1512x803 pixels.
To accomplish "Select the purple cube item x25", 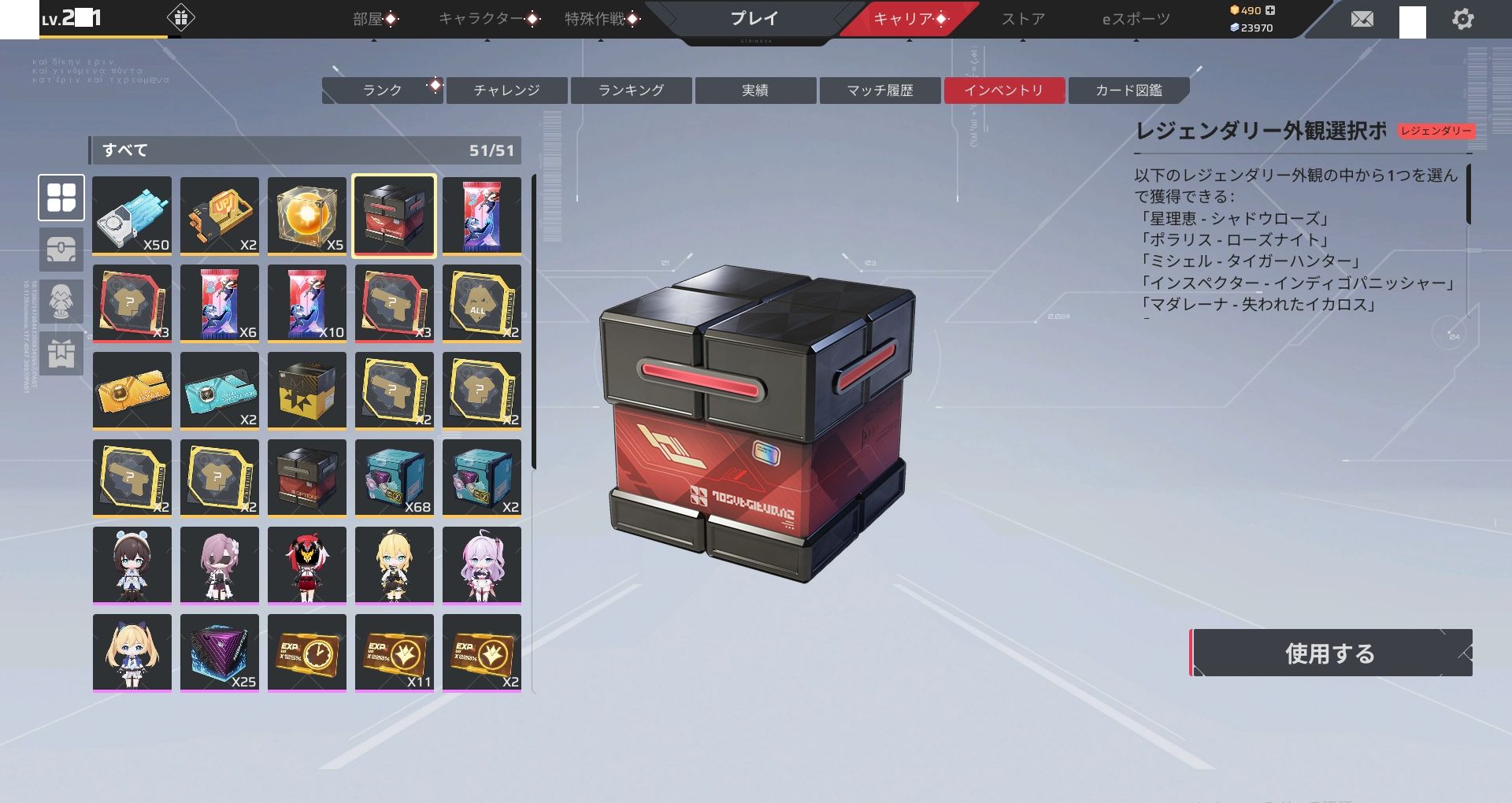I will pyautogui.click(x=220, y=653).
